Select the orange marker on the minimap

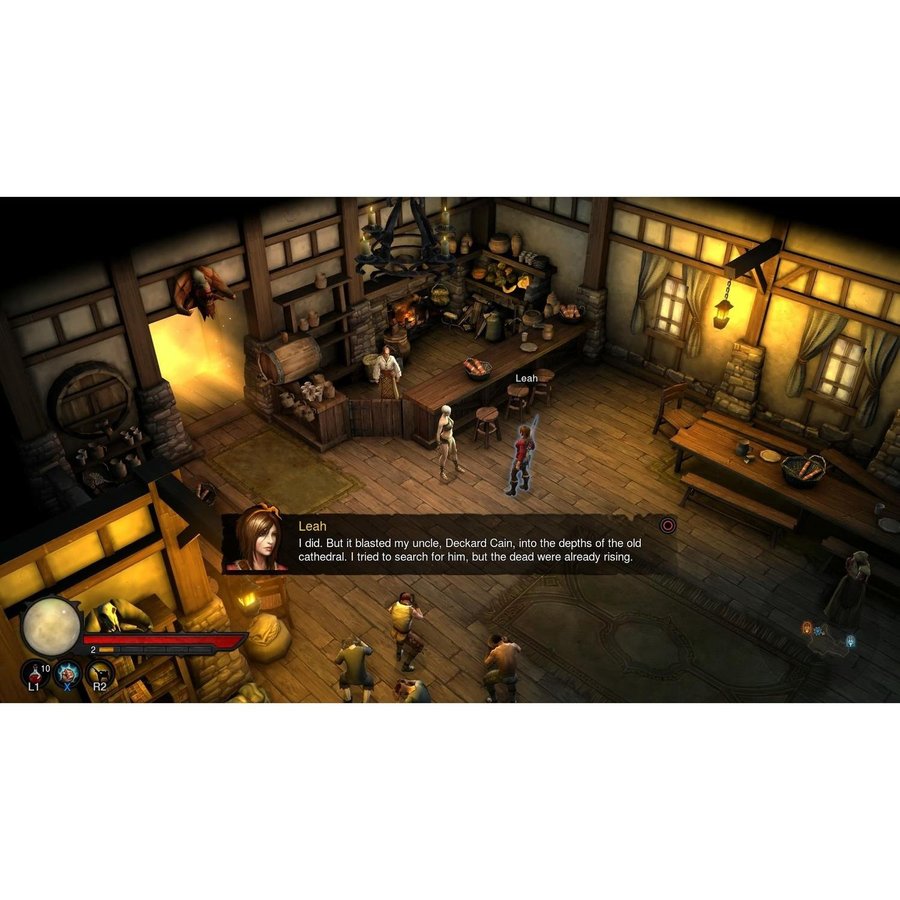(x=807, y=628)
